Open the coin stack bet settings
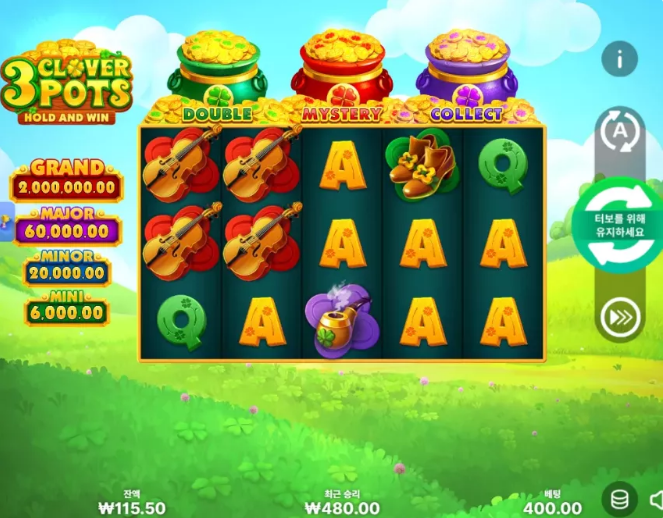 (x=619, y=500)
